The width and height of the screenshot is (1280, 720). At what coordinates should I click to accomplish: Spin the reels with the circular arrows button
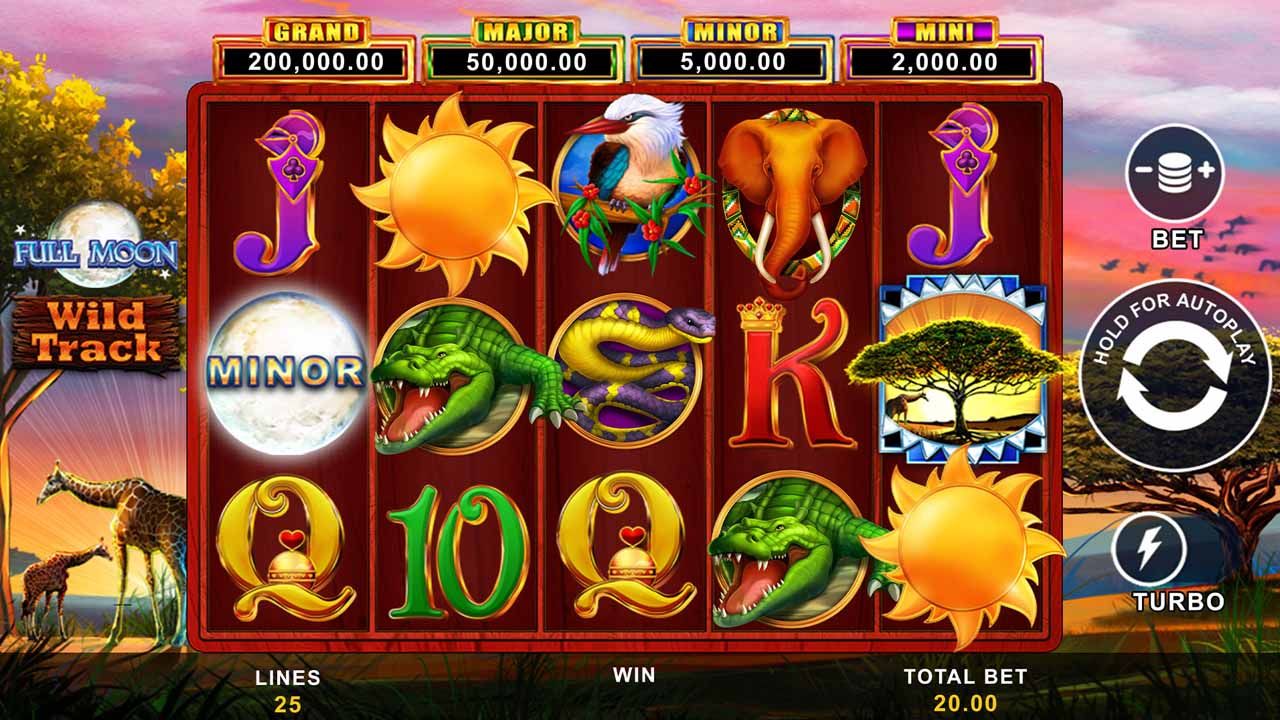tap(1176, 376)
